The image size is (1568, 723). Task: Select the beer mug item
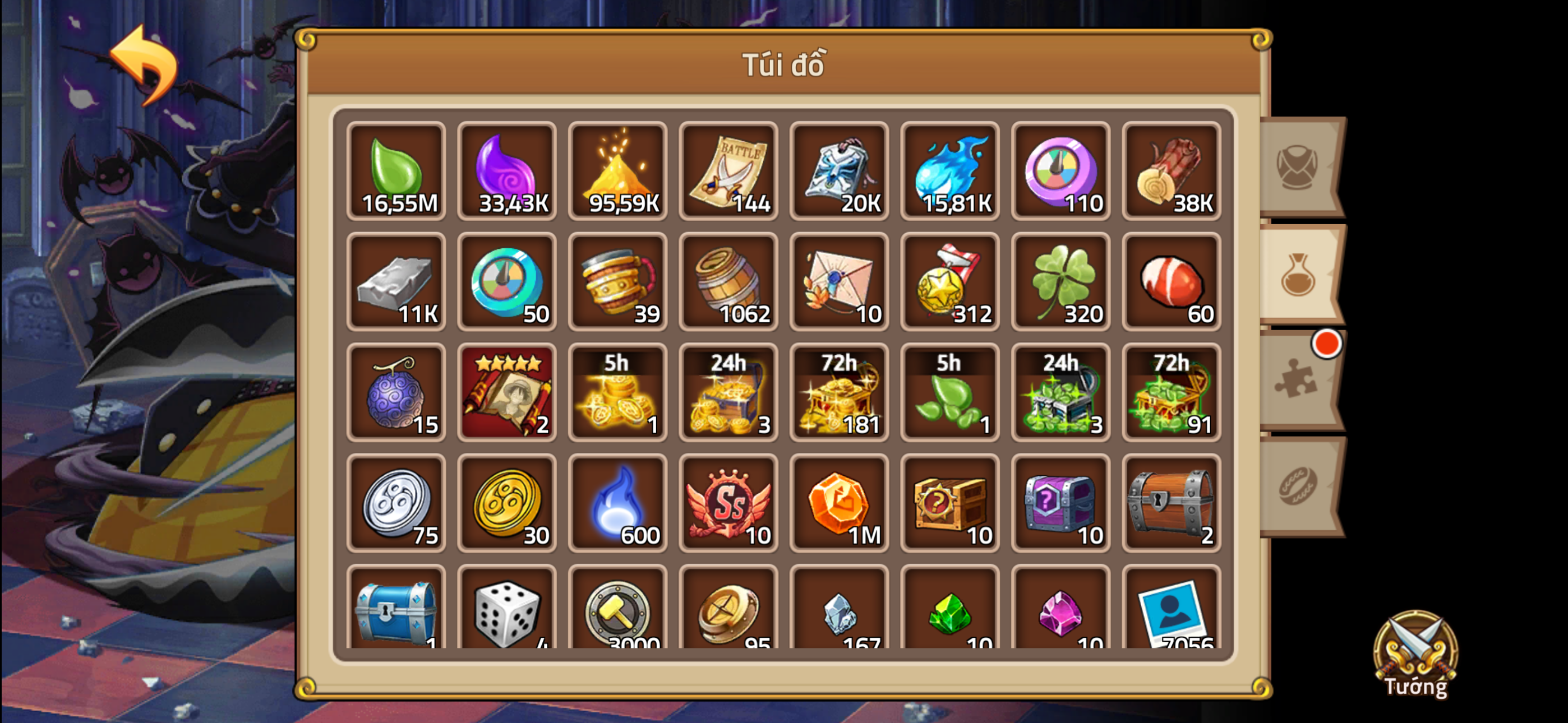pos(617,282)
